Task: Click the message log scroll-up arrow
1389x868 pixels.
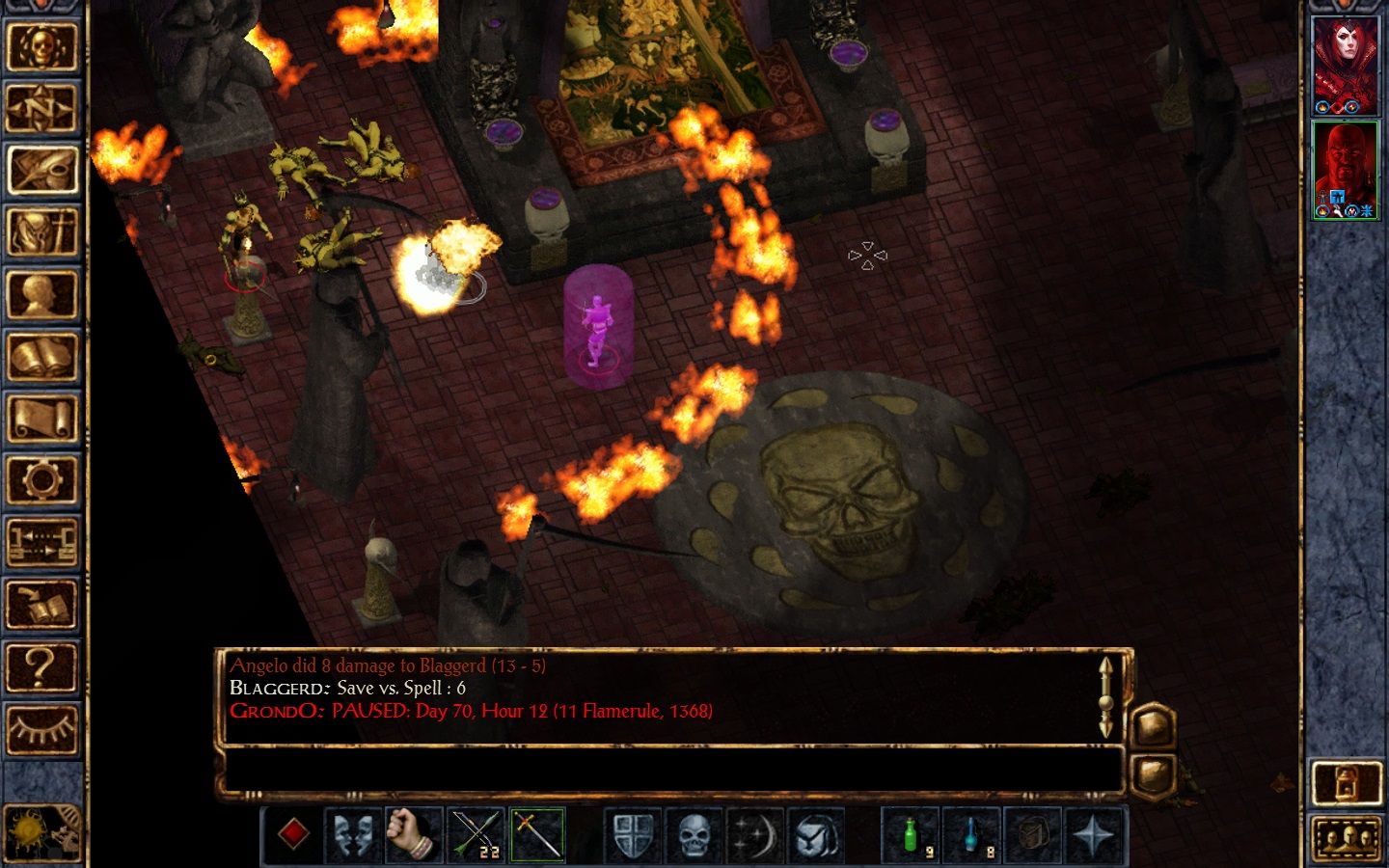Action: [1105, 665]
